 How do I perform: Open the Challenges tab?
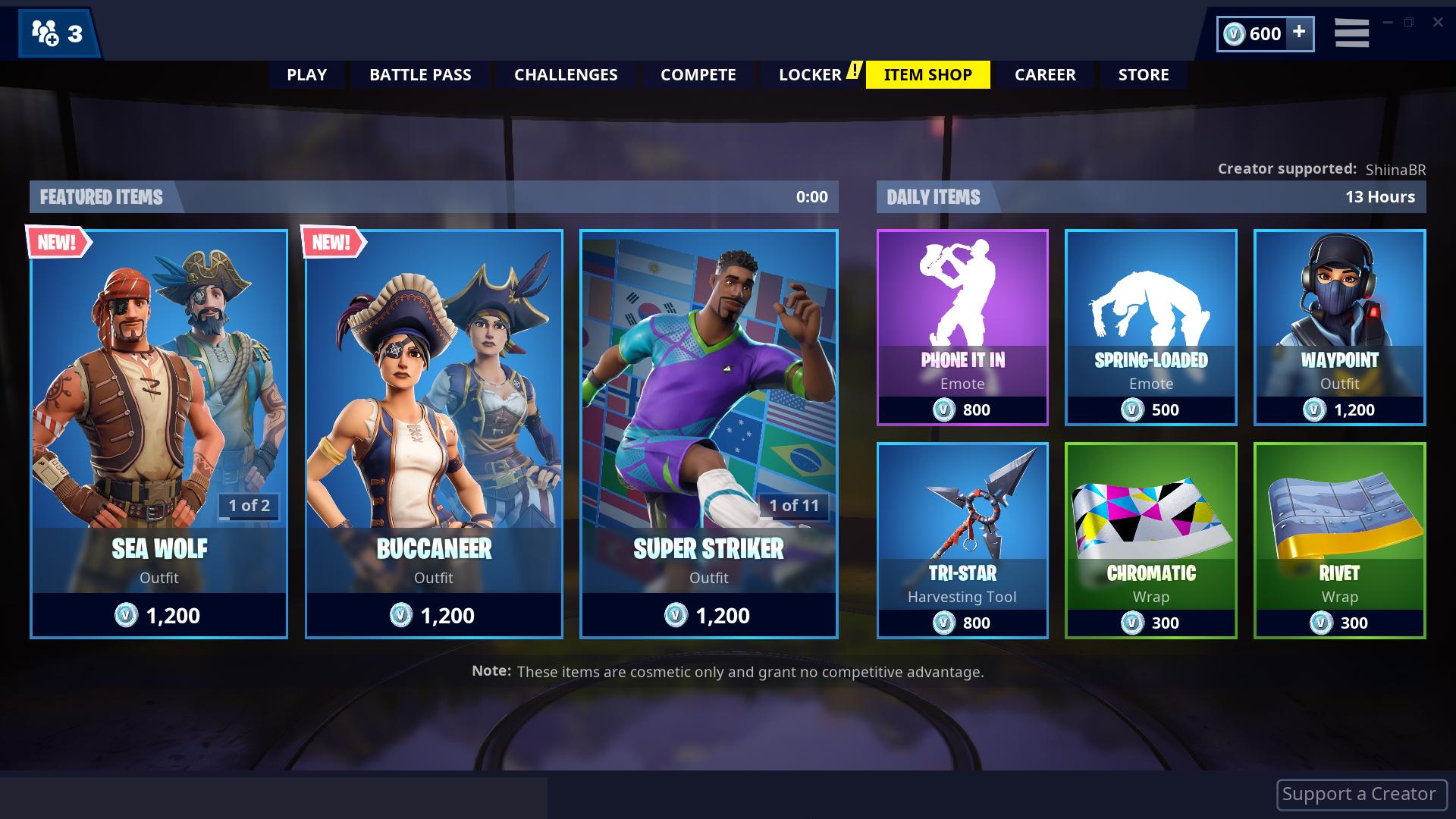(566, 74)
